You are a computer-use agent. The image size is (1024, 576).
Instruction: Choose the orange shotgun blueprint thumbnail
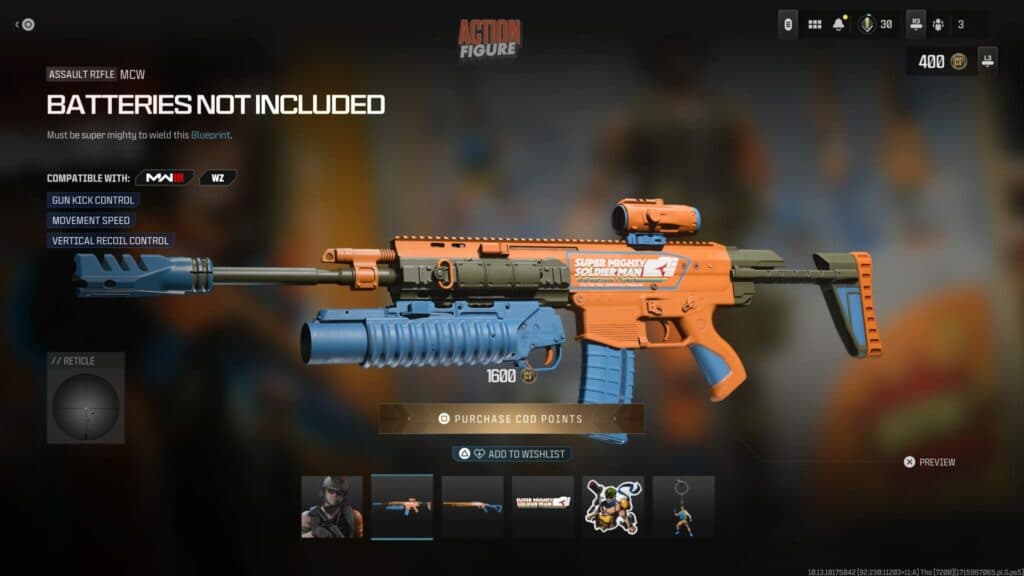pos(472,507)
